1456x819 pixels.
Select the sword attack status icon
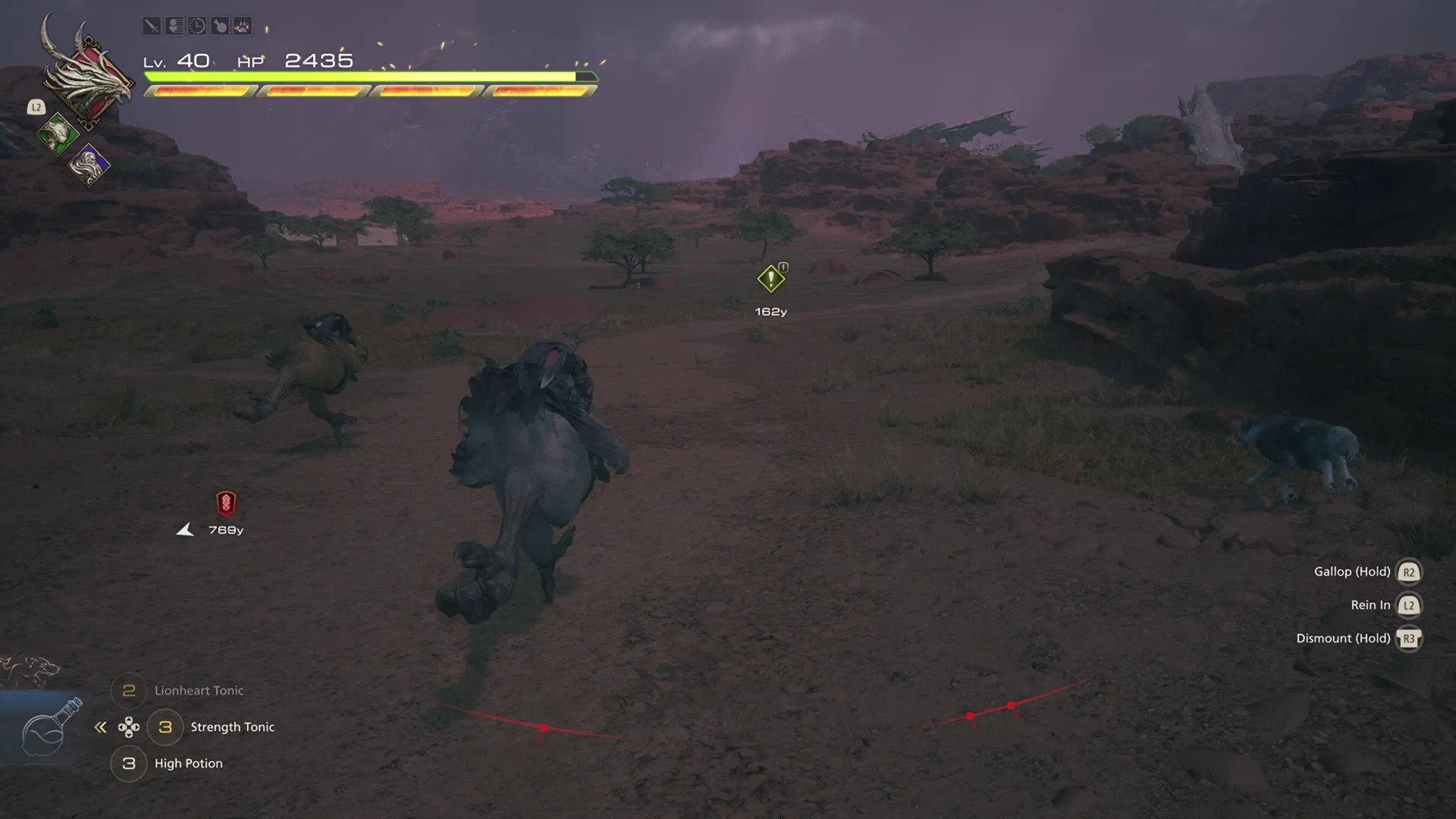[152, 25]
